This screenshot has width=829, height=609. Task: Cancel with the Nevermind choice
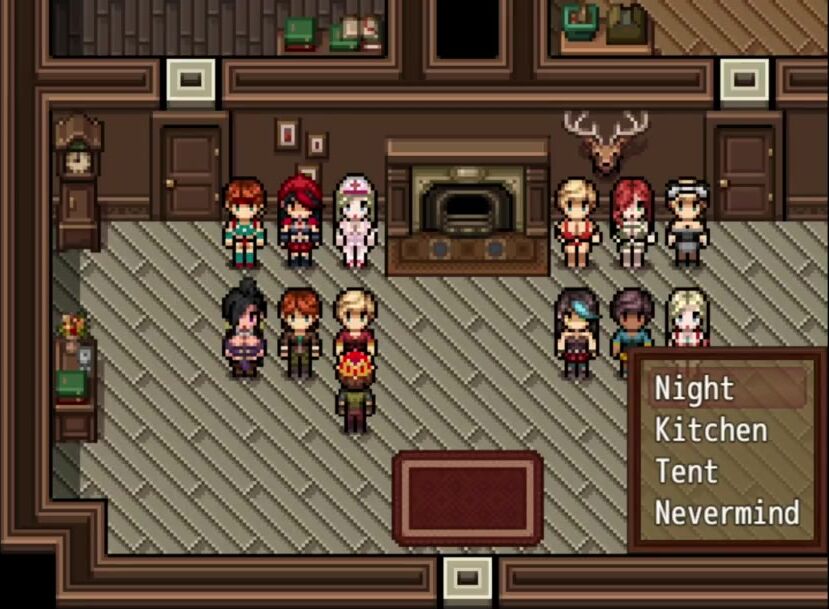click(x=727, y=512)
